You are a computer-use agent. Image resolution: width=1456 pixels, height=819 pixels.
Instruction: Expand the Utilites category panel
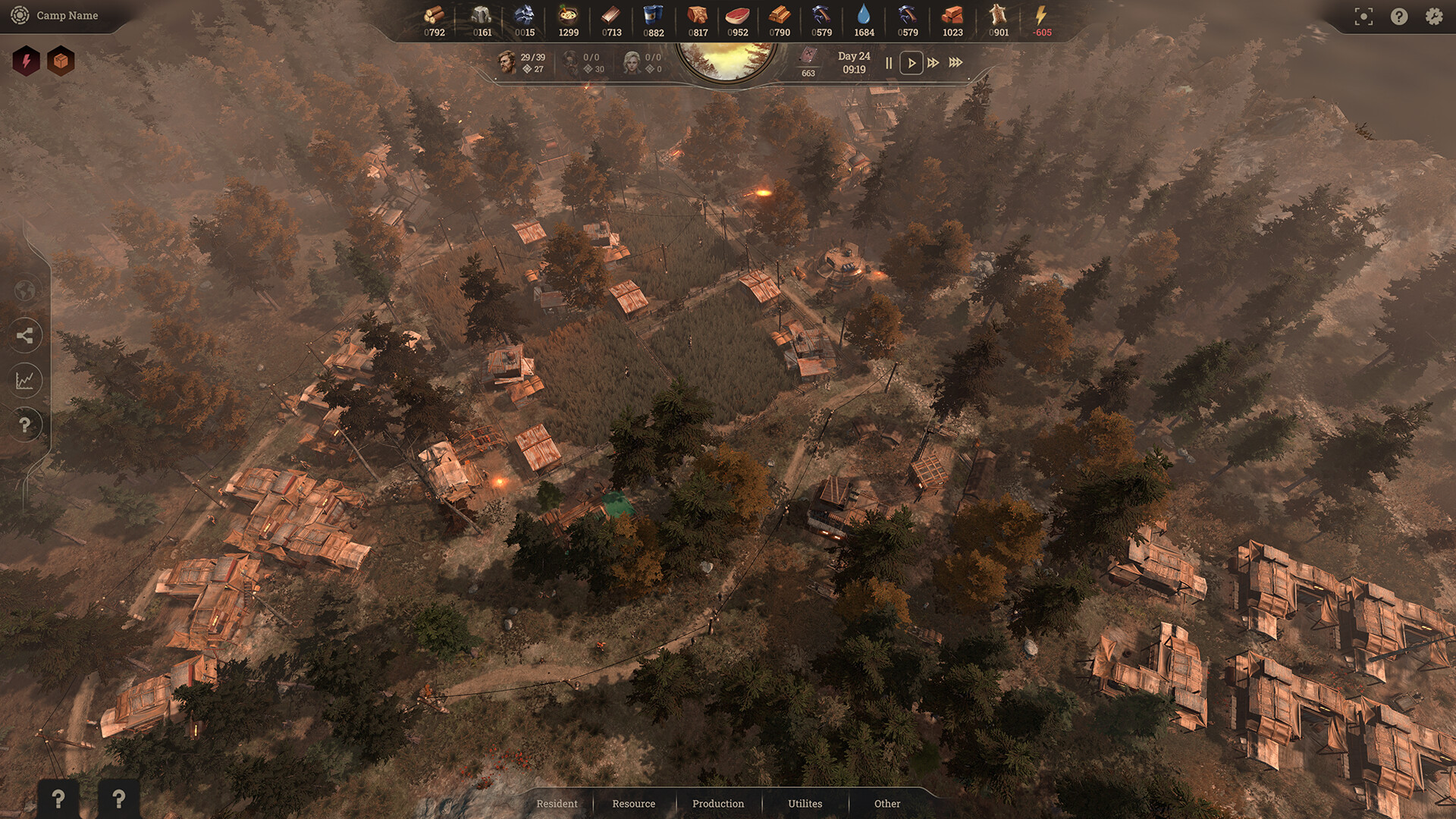coord(805,804)
